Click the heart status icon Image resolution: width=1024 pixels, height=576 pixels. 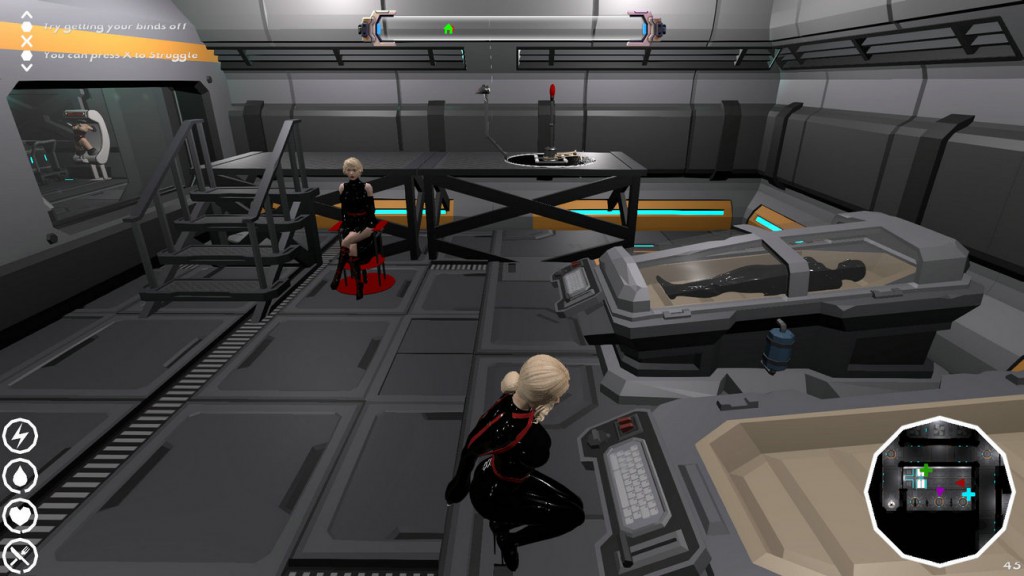20,516
